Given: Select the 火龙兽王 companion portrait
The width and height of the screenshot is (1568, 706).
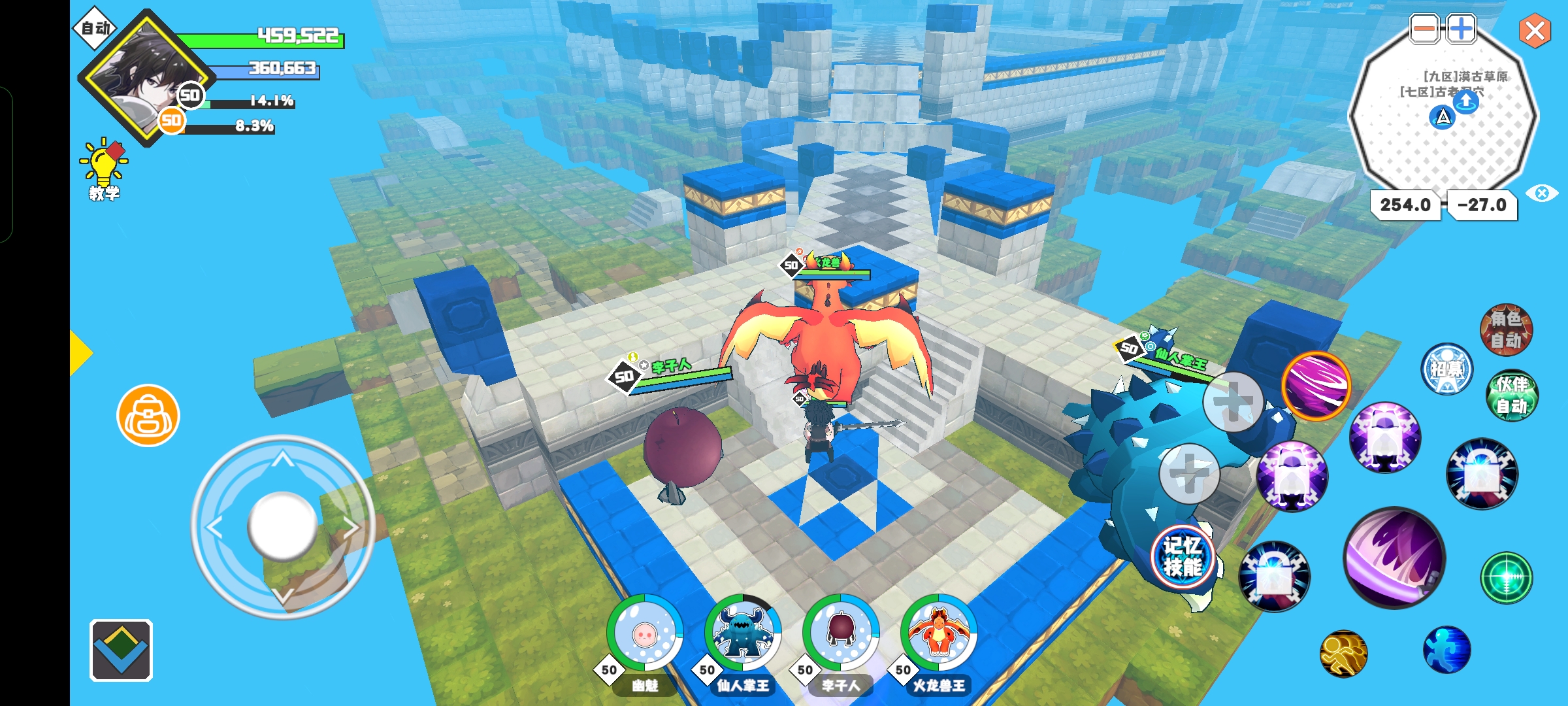Looking at the screenshot, I should [939, 633].
